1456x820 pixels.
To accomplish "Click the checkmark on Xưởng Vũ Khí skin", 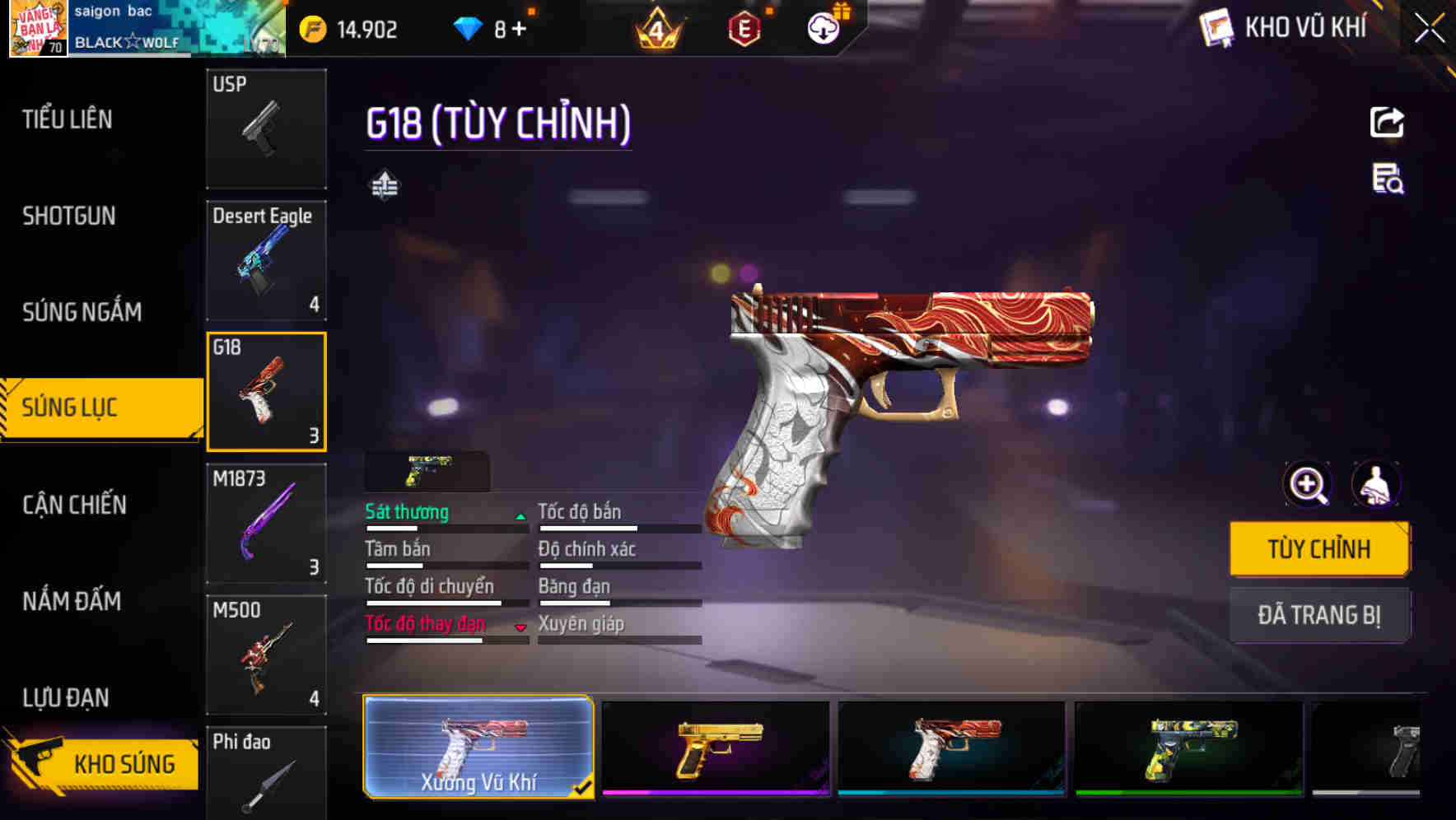I will point(584,787).
